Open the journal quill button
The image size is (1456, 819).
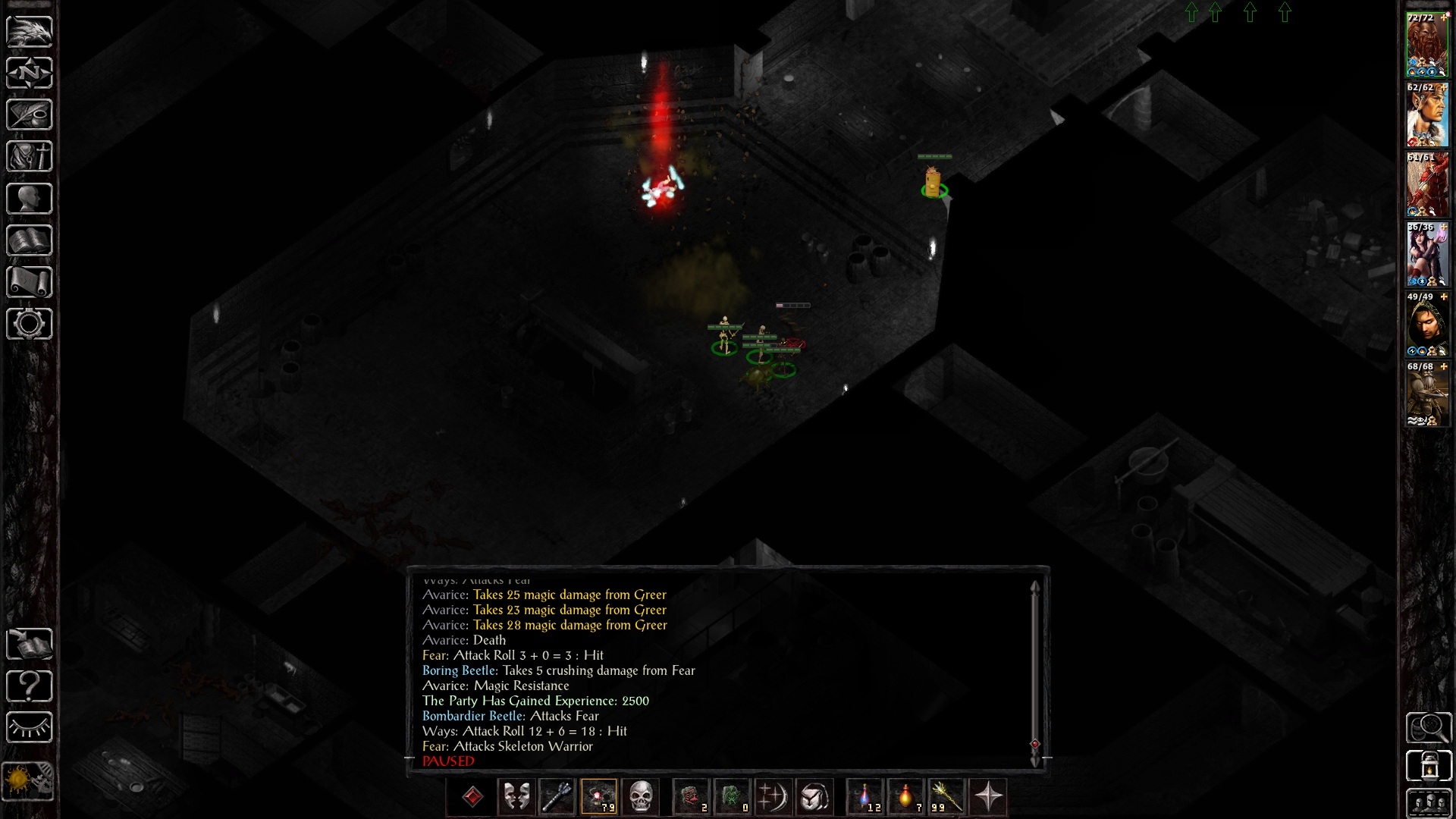tap(30, 115)
